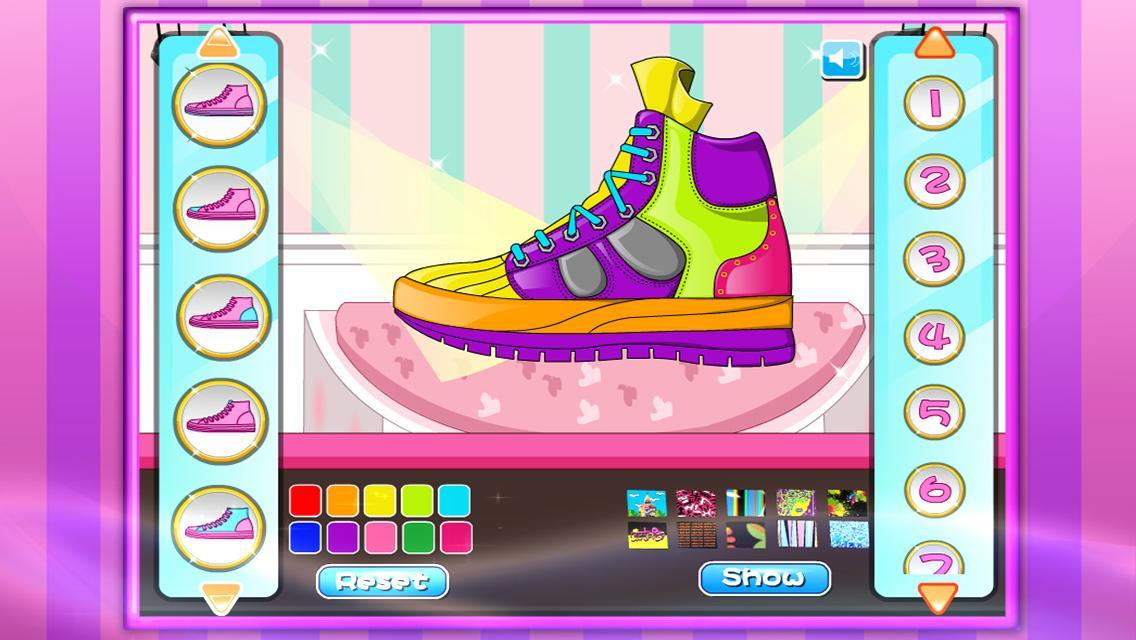The height and width of the screenshot is (640, 1136).
Task: Pick the red color swatch
Action: point(306,500)
